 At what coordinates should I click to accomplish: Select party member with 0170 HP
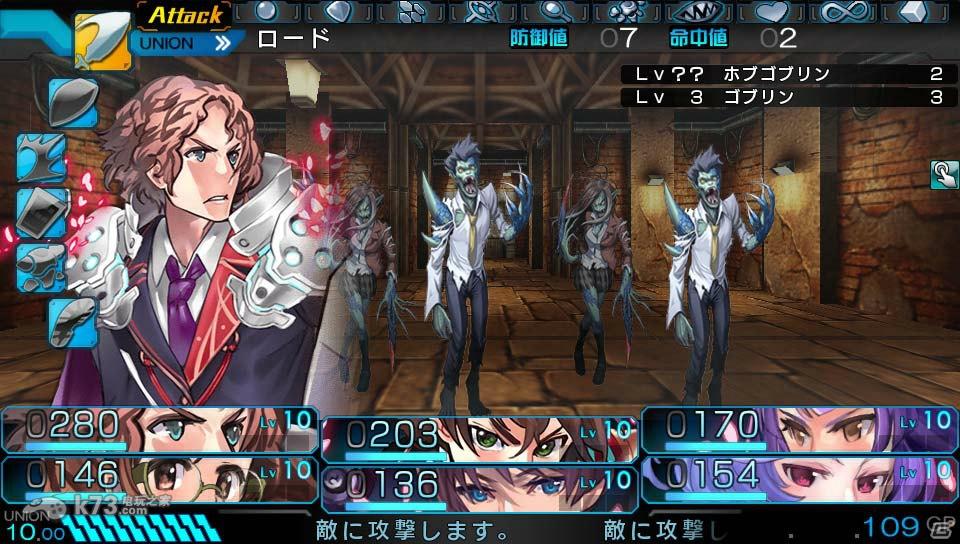pos(800,429)
